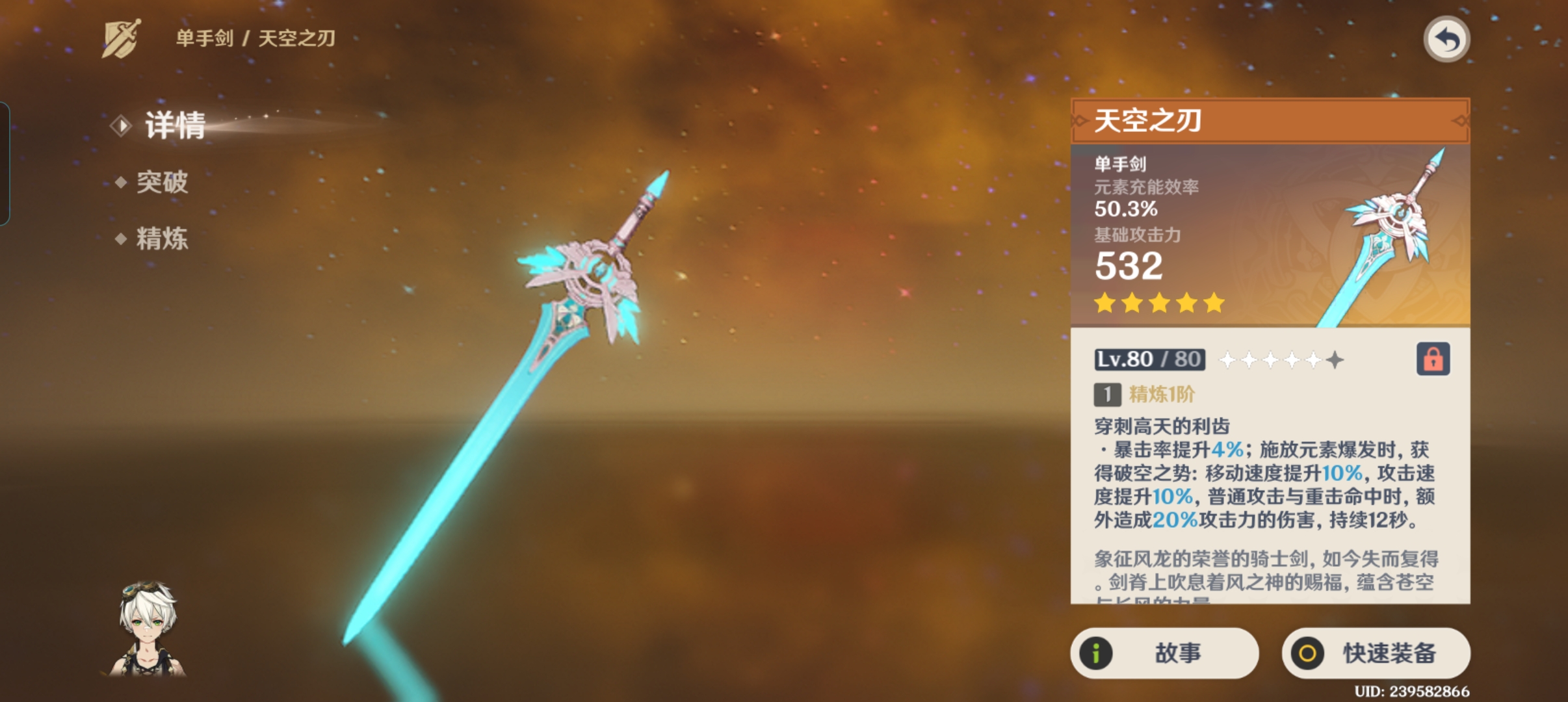The height and width of the screenshot is (702, 1568).
Task: Open the 故事 story button
Action: [1164, 653]
